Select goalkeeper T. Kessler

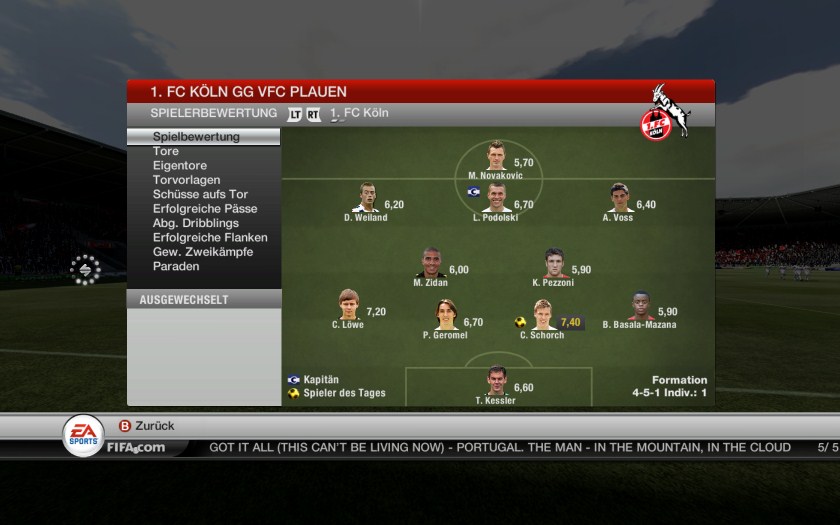coord(496,381)
